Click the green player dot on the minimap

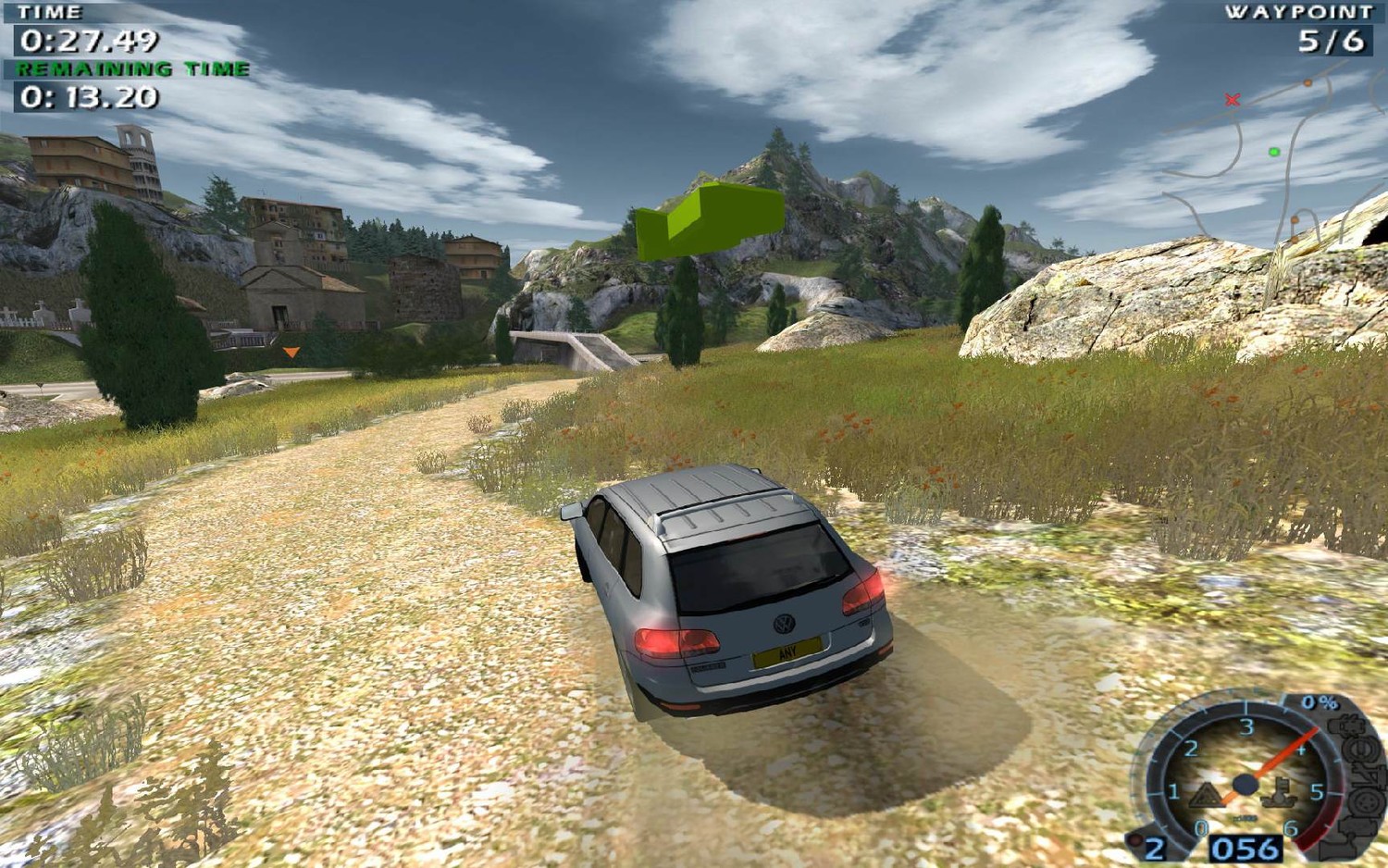click(x=1274, y=151)
